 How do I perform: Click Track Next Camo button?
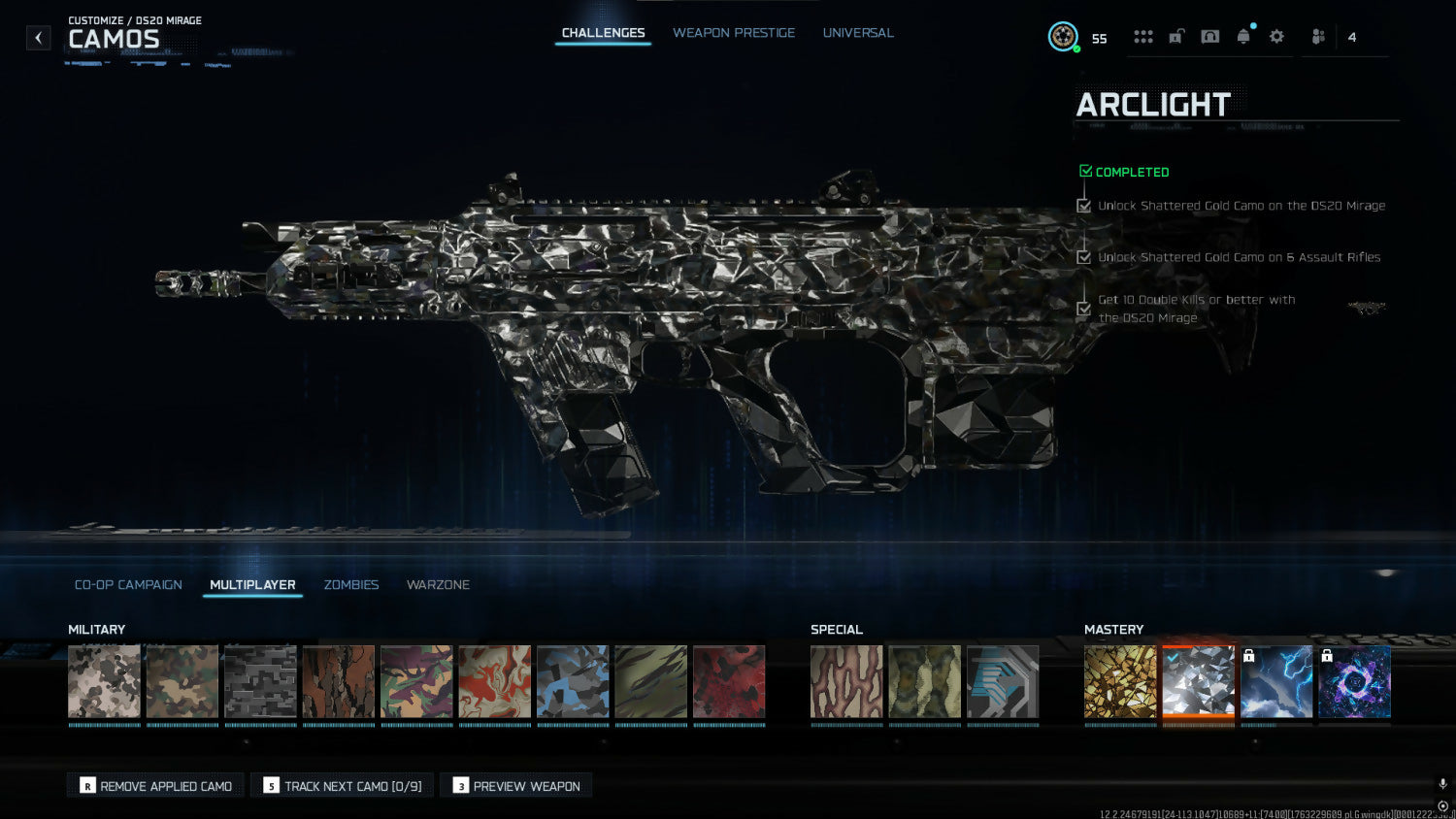click(x=343, y=786)
